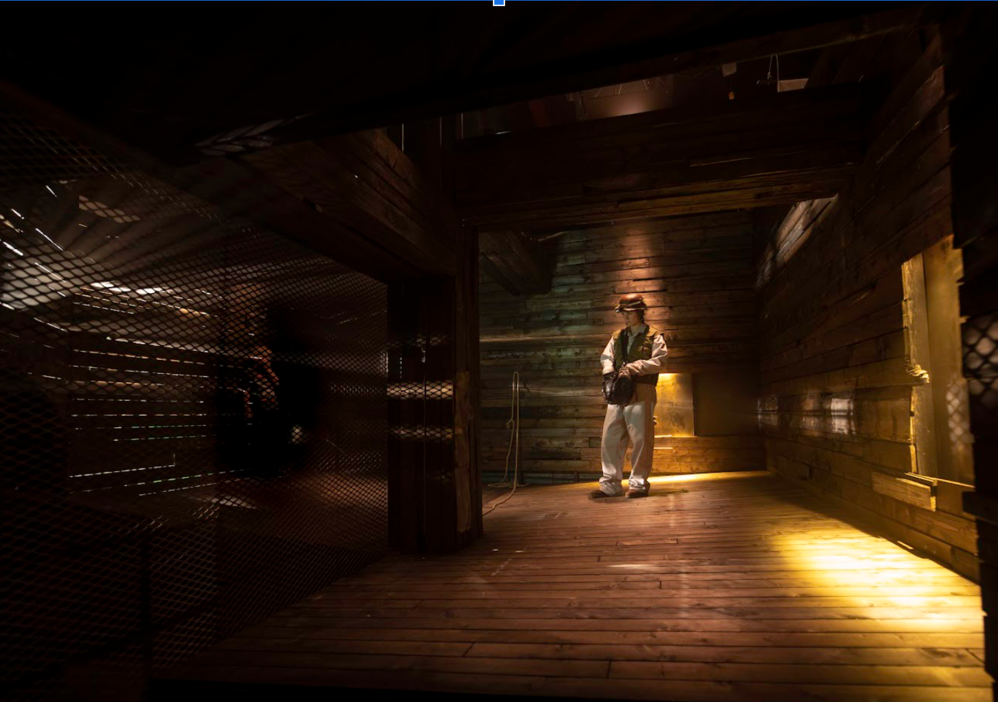
Task: Click the blue selection handle on the top edge
Action: 499,2
